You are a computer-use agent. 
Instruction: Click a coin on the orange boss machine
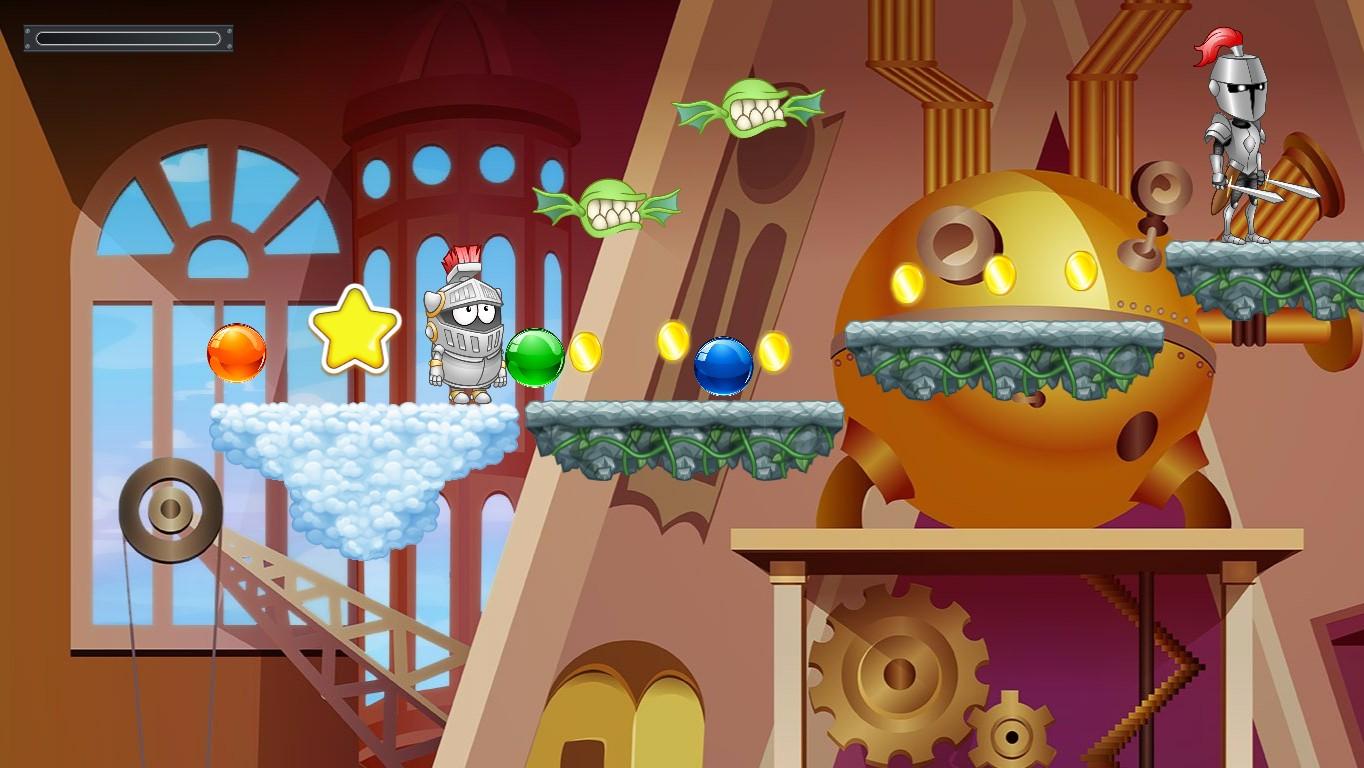coord(1000,275)
